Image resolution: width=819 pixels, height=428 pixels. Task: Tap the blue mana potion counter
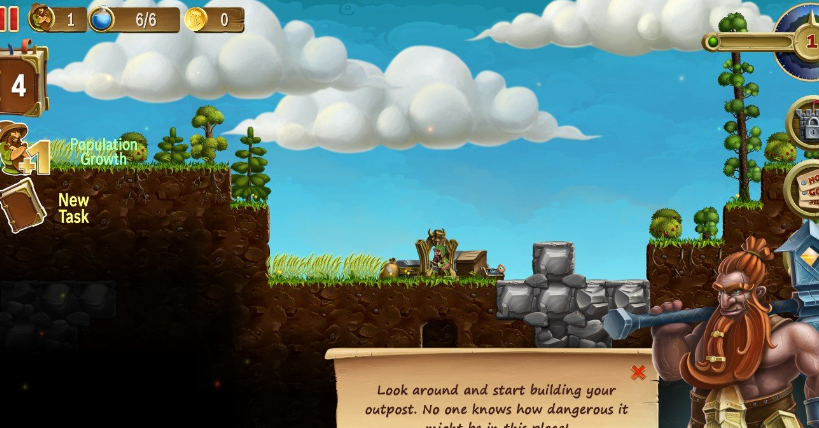(134, 19)
